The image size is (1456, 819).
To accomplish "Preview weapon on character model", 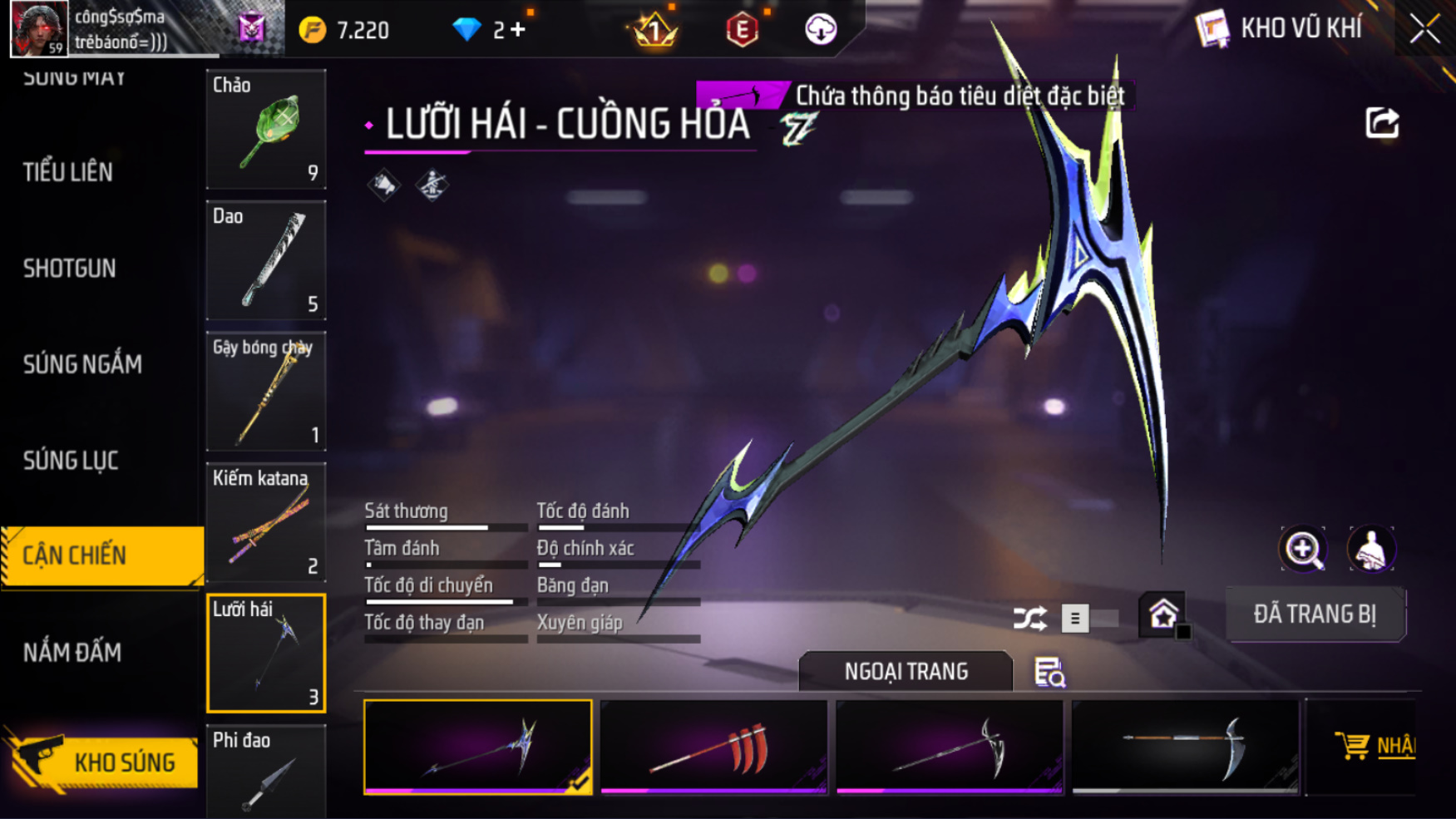I will (x=1371, y=549).
